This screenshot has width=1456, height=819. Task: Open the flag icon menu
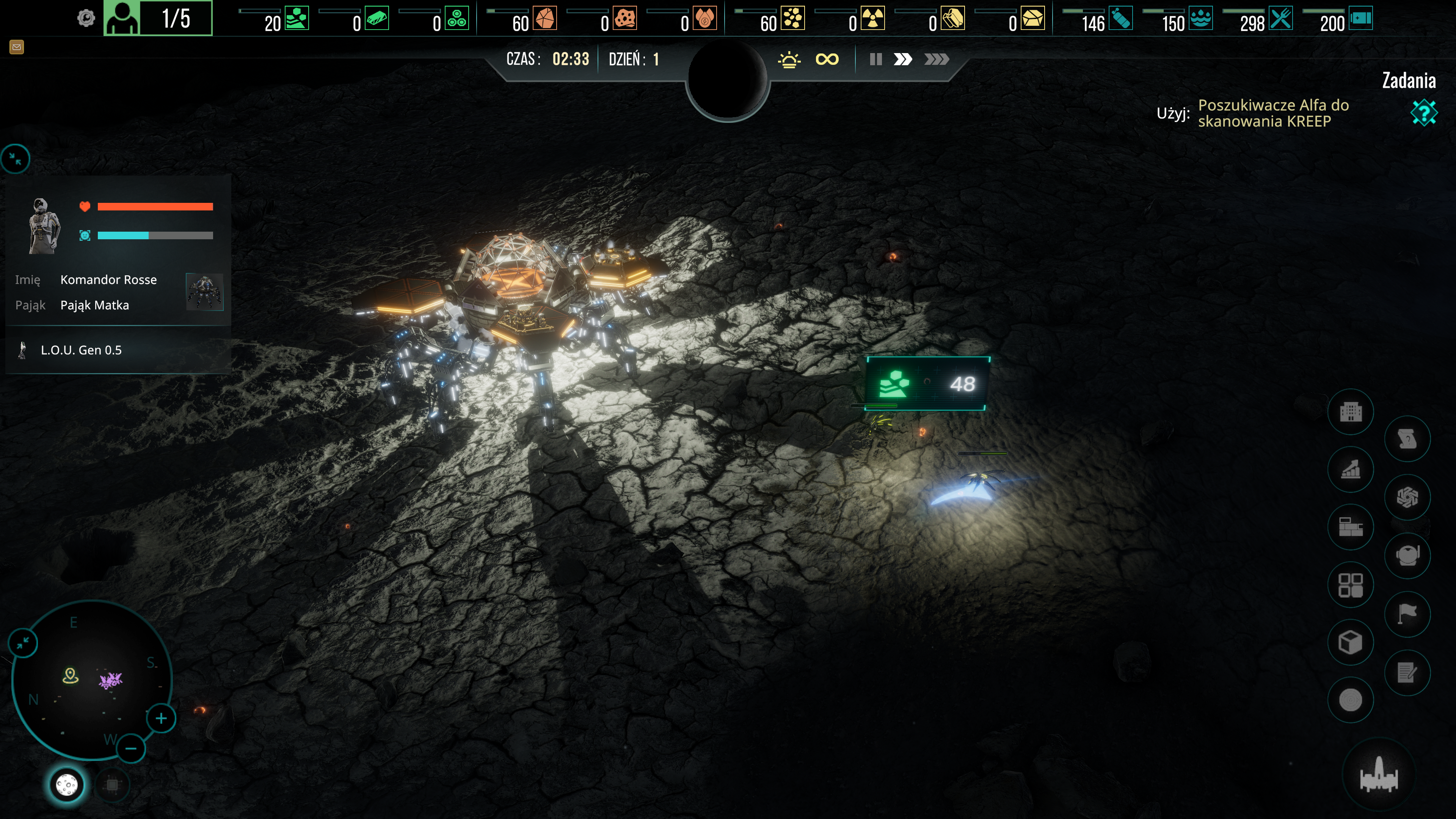pos(1407,613)
